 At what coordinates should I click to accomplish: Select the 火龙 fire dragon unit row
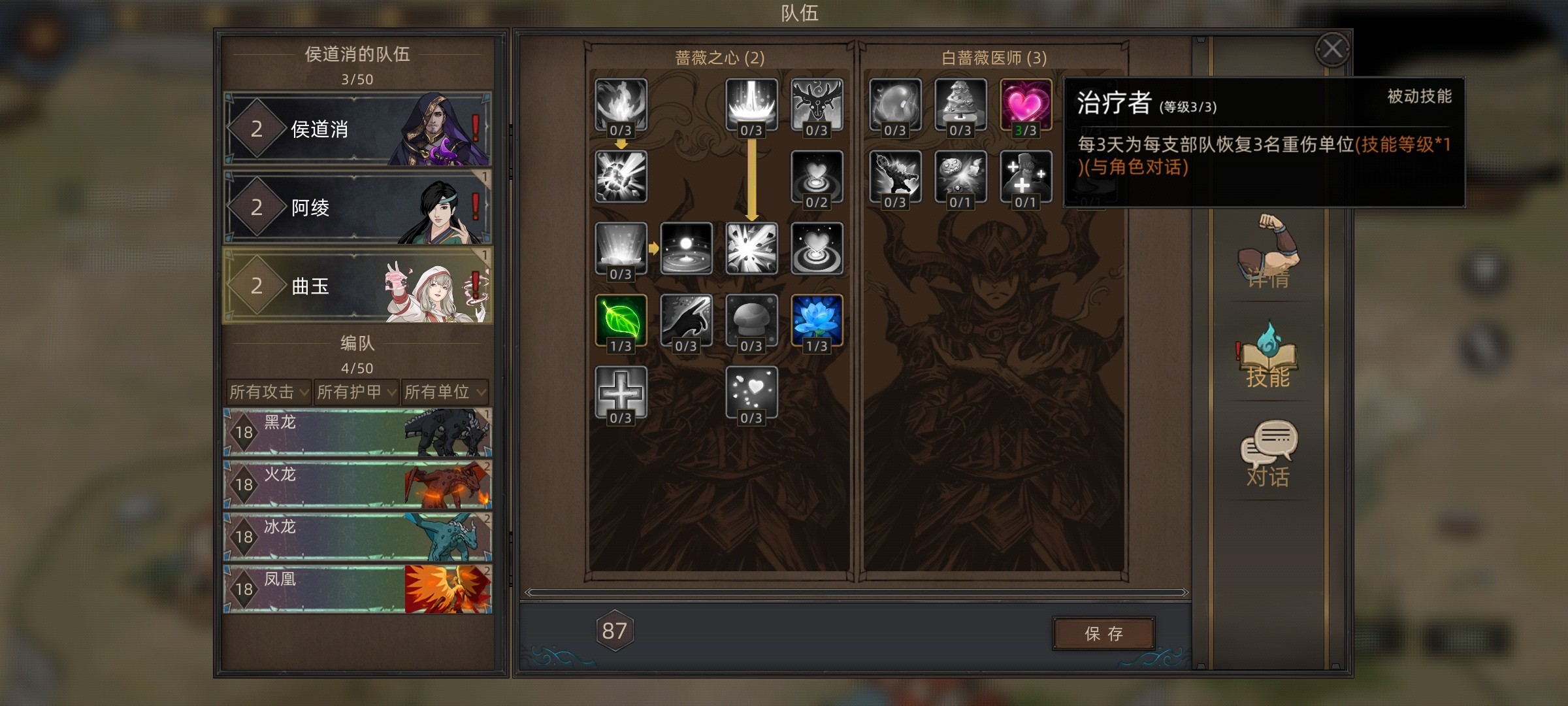[357, 484]
